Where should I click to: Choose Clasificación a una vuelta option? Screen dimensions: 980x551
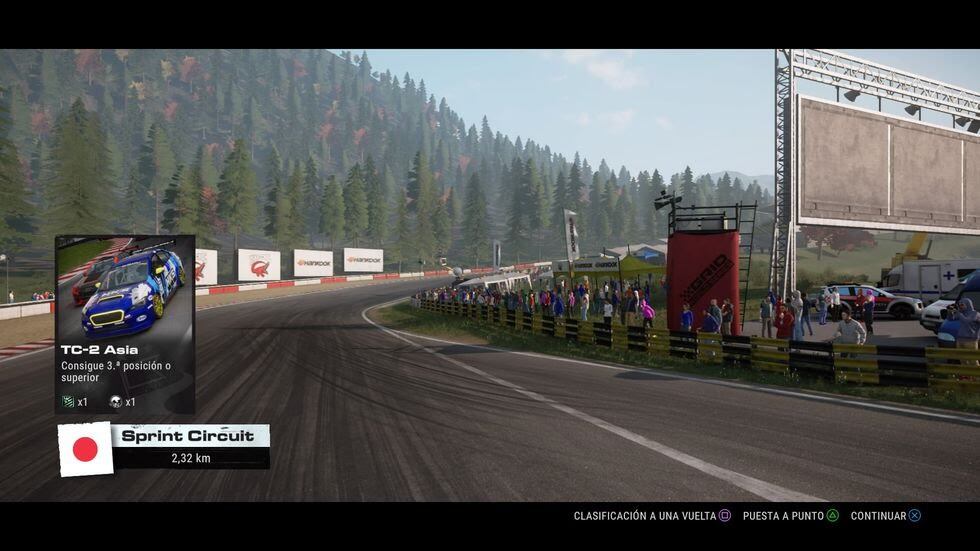(x=652, y=516)
